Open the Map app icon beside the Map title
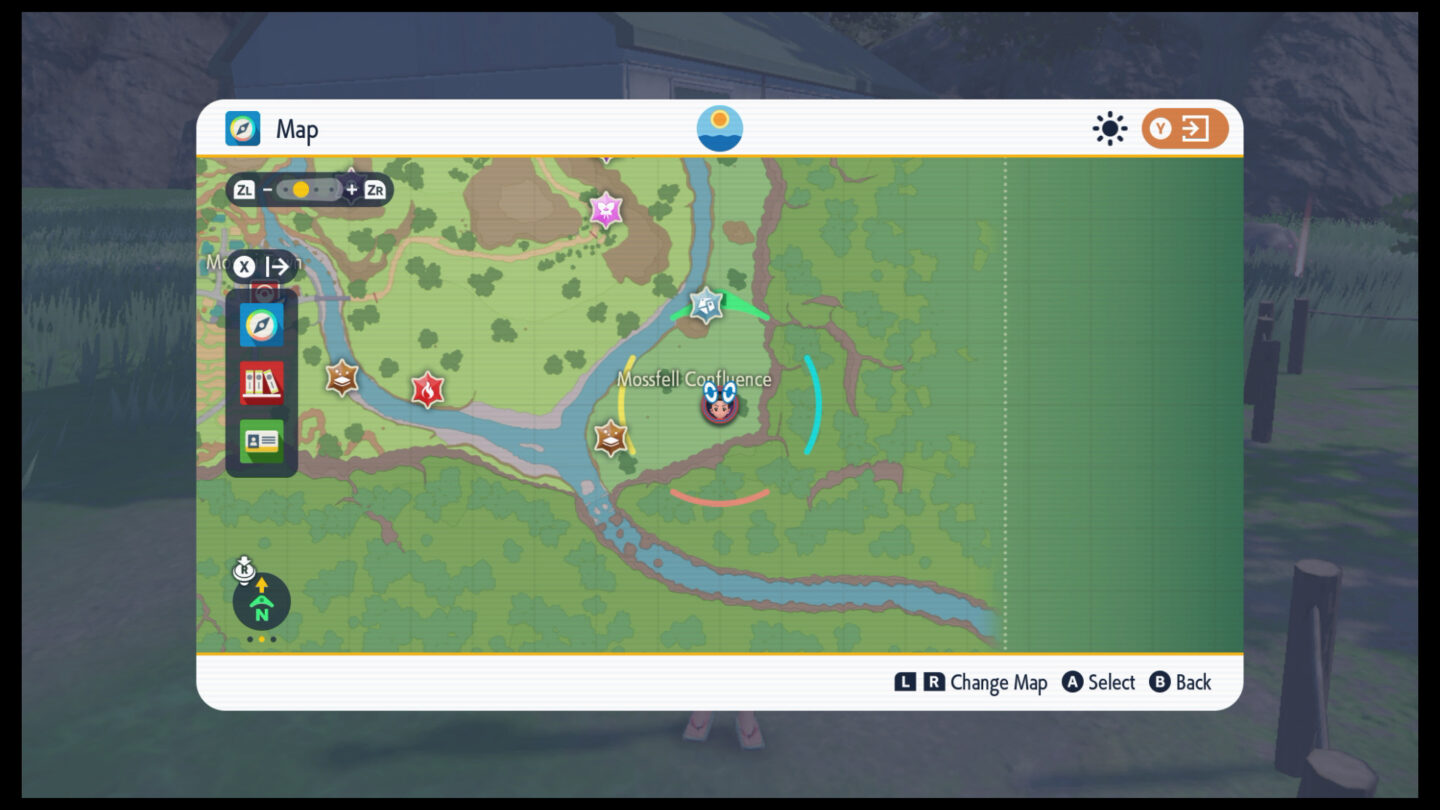1440x810 pixels. pos(243,128)
